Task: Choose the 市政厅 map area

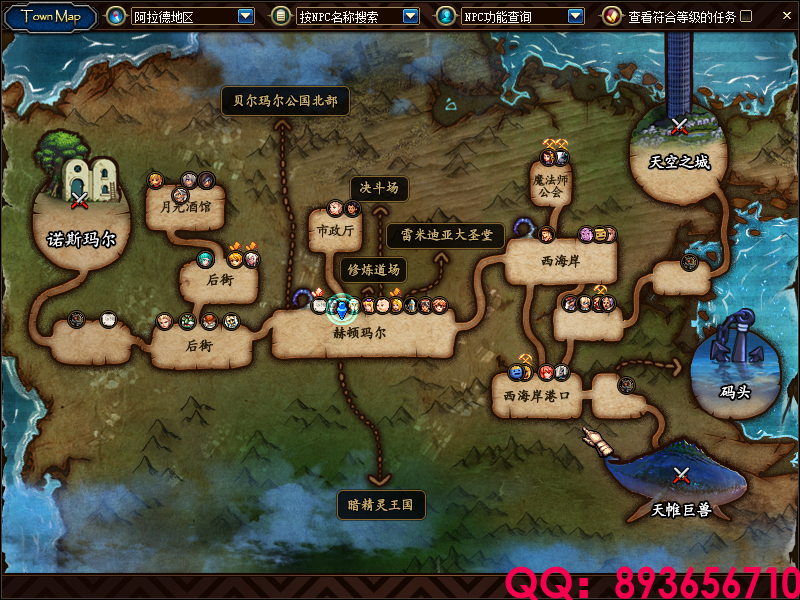Action: coord(335,231)
